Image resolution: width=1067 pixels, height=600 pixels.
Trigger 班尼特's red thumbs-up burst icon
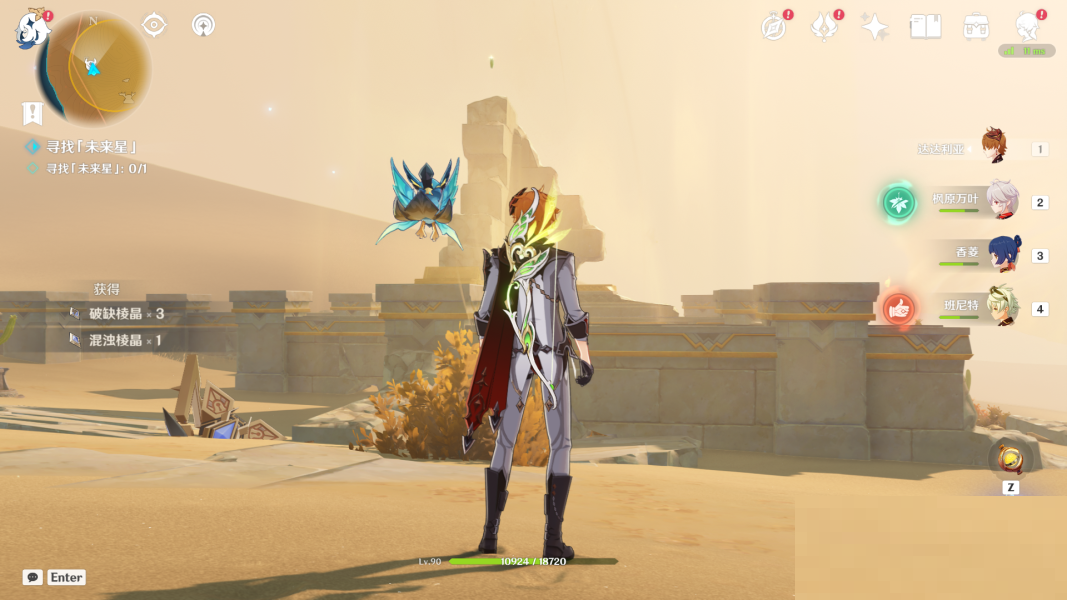[899, 309]
